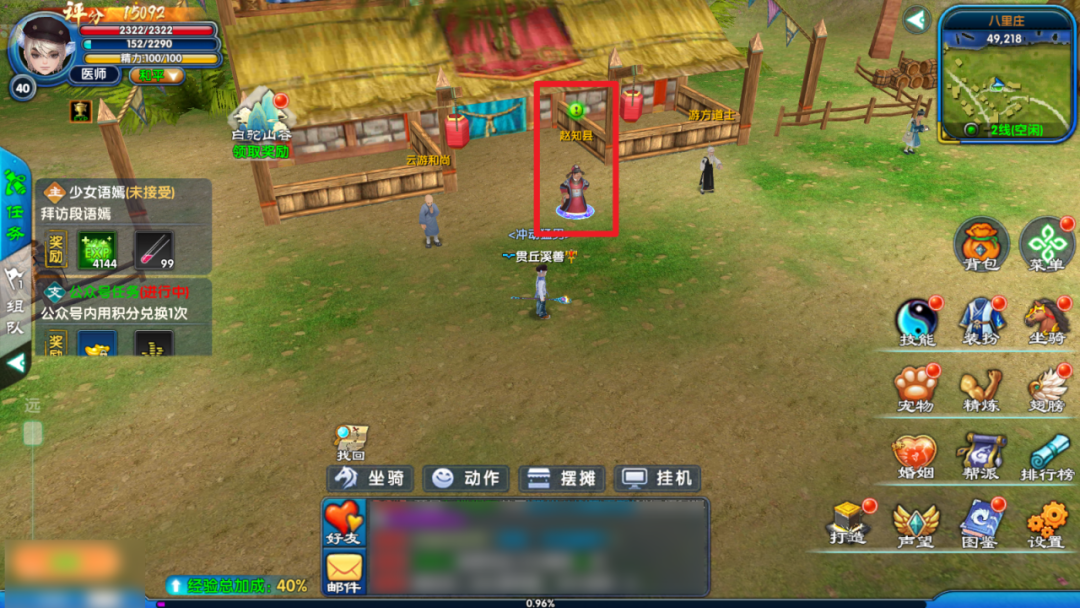1080x608 pixels.
Task: Open the 声望 reputation panel
Action: point(916,522)
